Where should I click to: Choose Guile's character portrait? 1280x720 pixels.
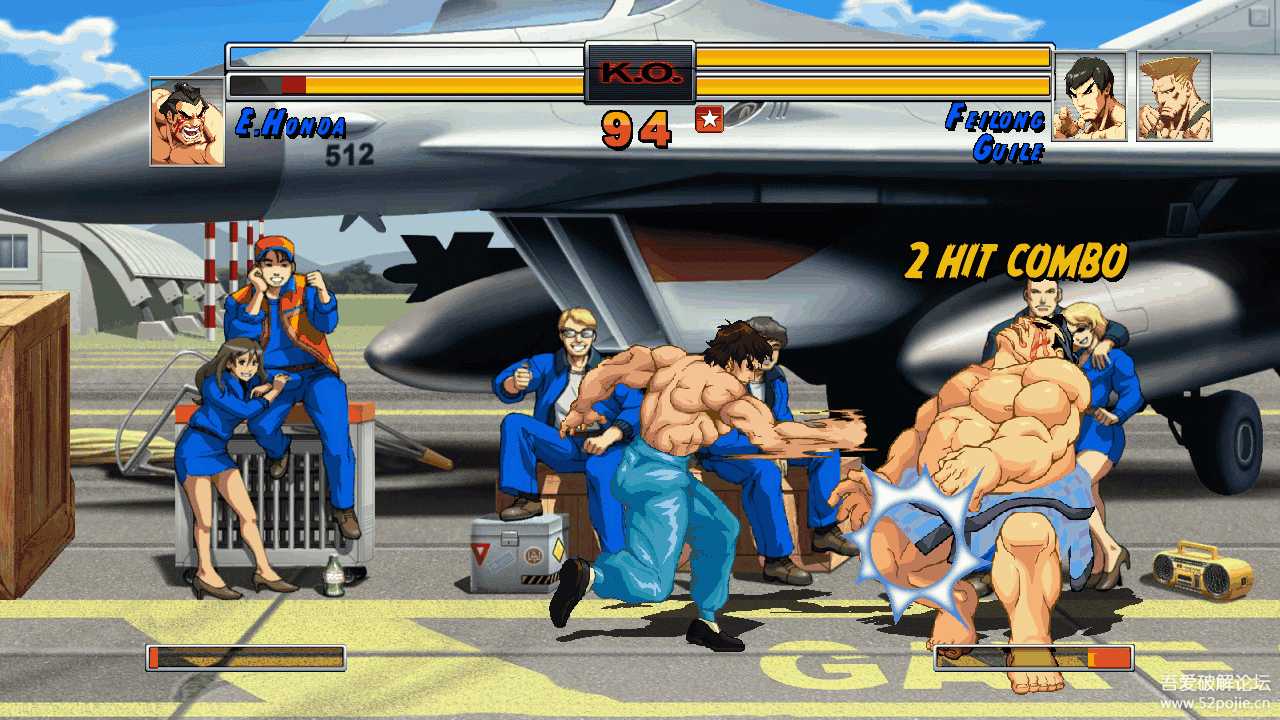[x=1174, y=96]
